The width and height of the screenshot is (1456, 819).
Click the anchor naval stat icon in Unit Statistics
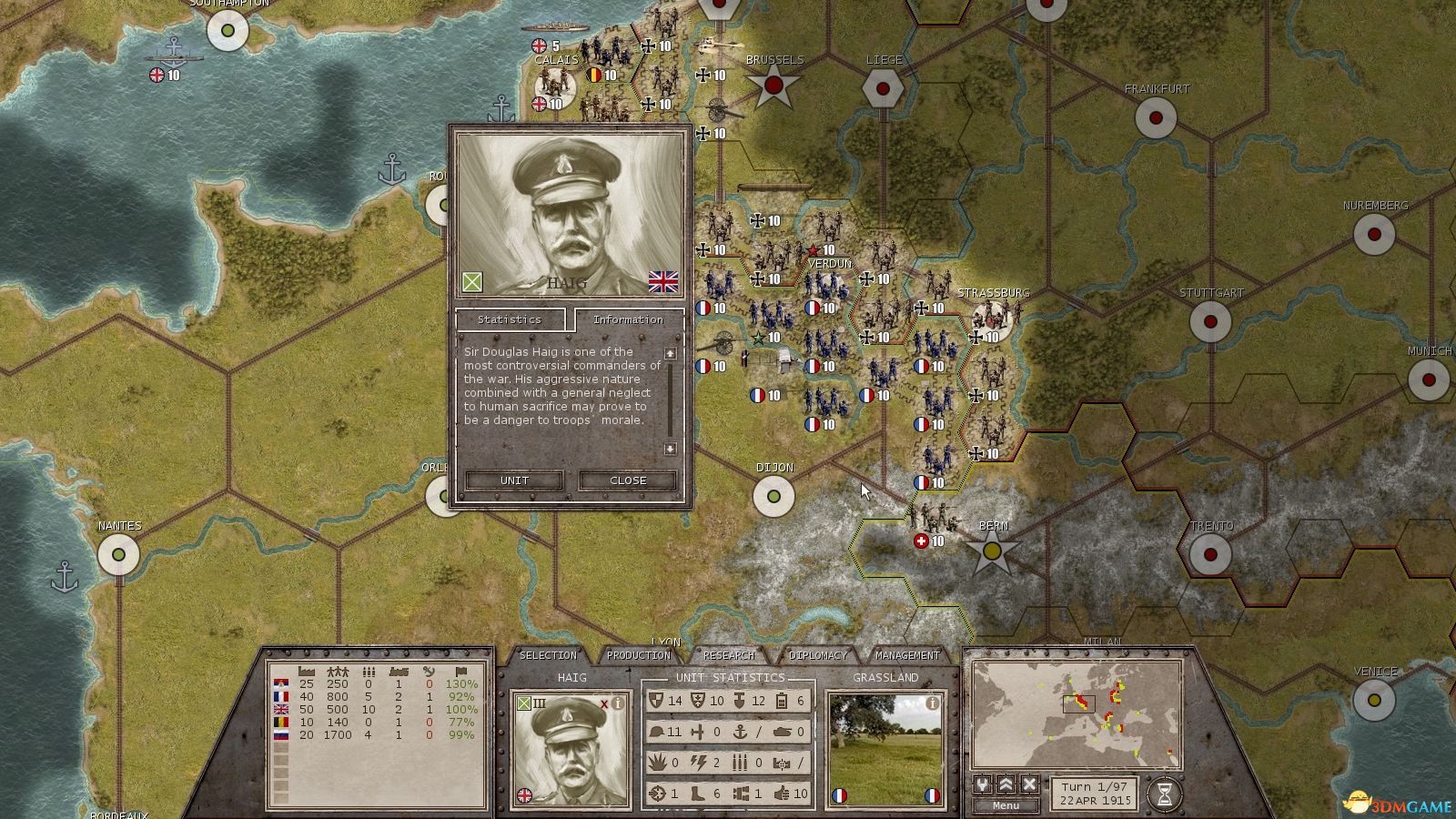(739, 733)
